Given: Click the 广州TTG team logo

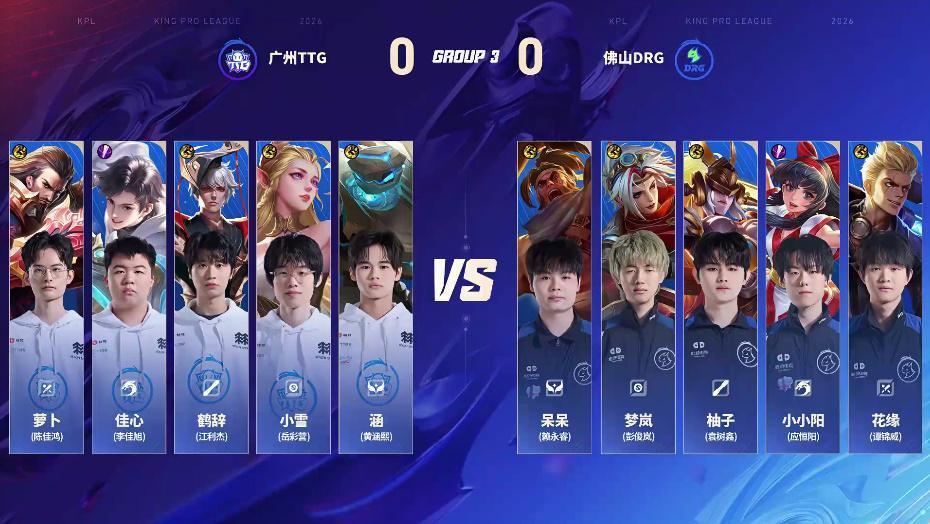Looking at the screenshot, I should coord(238,59).
